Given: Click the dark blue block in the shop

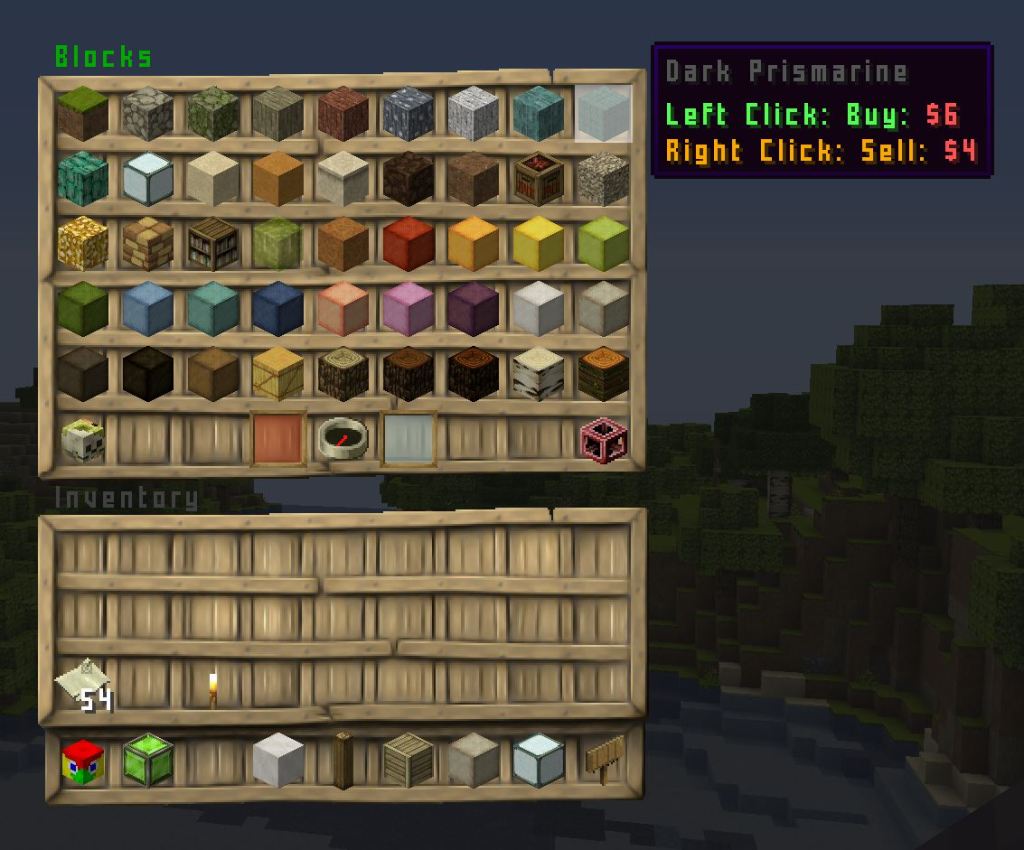Looking at the screenshot, I should [278, 308].
